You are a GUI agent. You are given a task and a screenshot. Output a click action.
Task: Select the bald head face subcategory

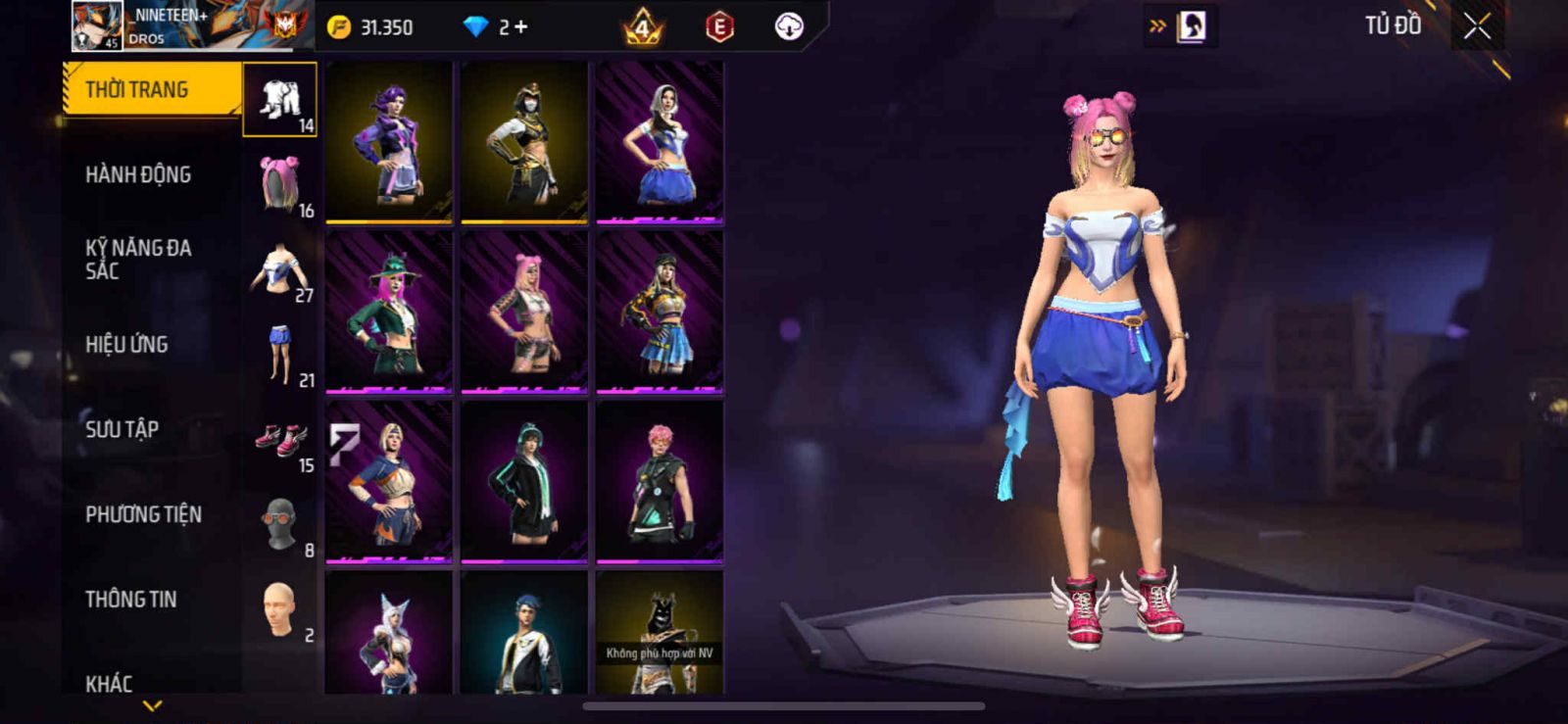pyautogui.click(x=280, y=609)
